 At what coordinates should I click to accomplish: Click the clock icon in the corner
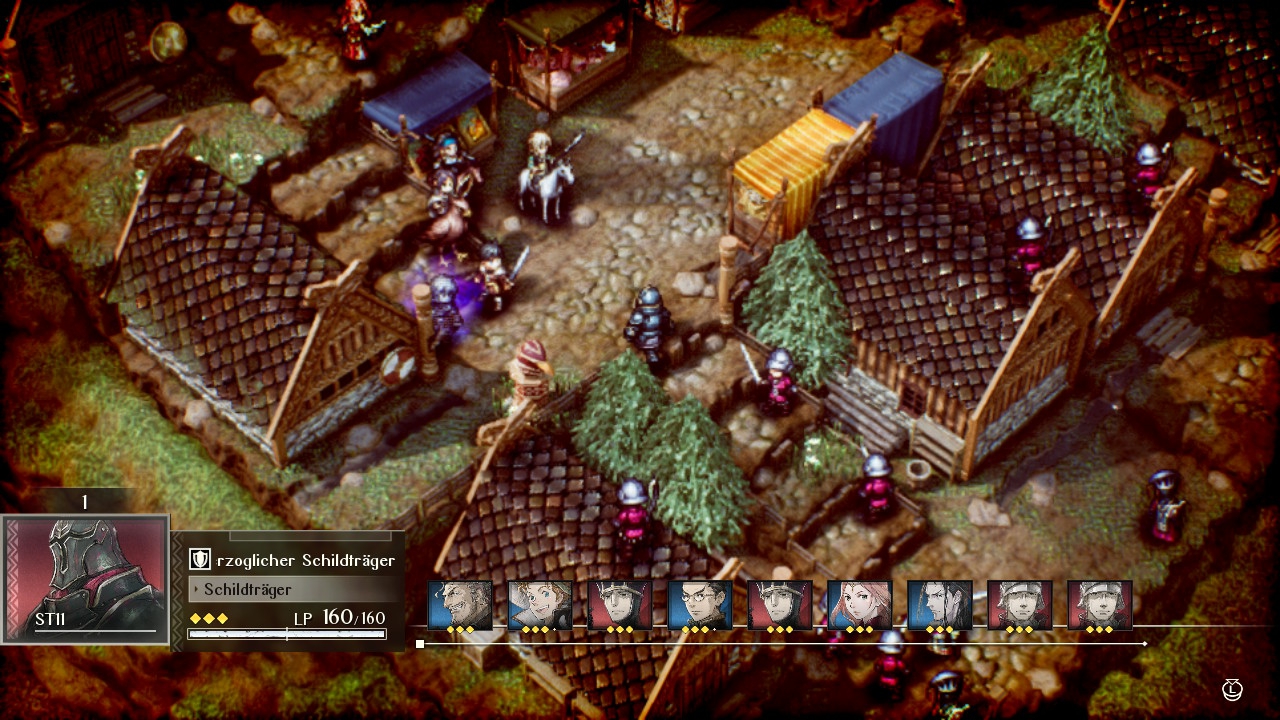1233,688
